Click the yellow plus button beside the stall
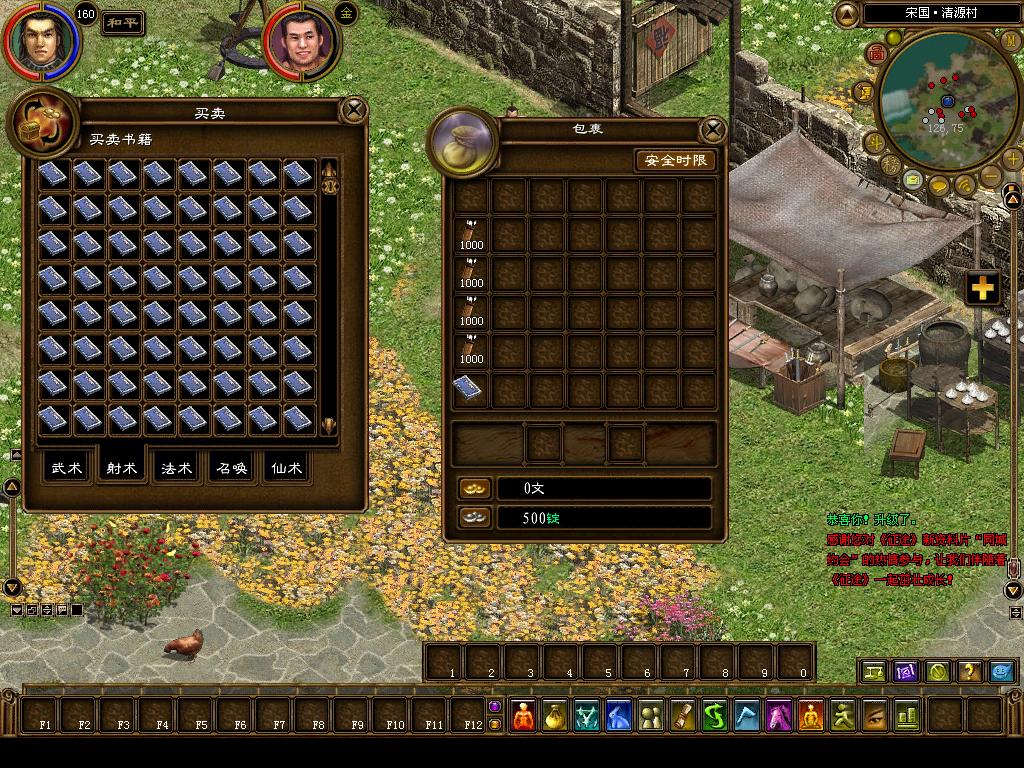 tap(983, 288)
